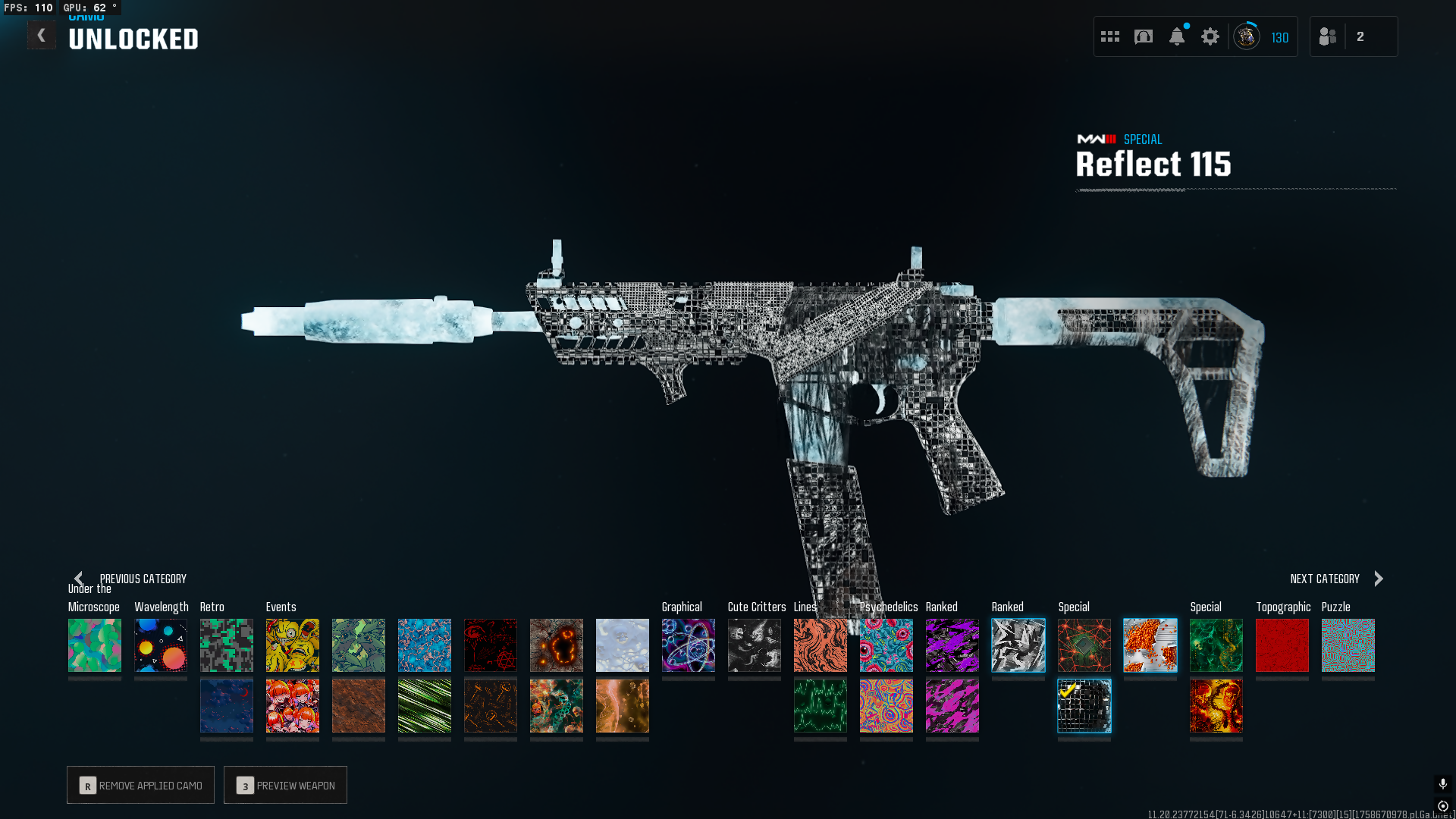Click the Preview Weapon button
The image size is (1456, 819).
point(285,785)
